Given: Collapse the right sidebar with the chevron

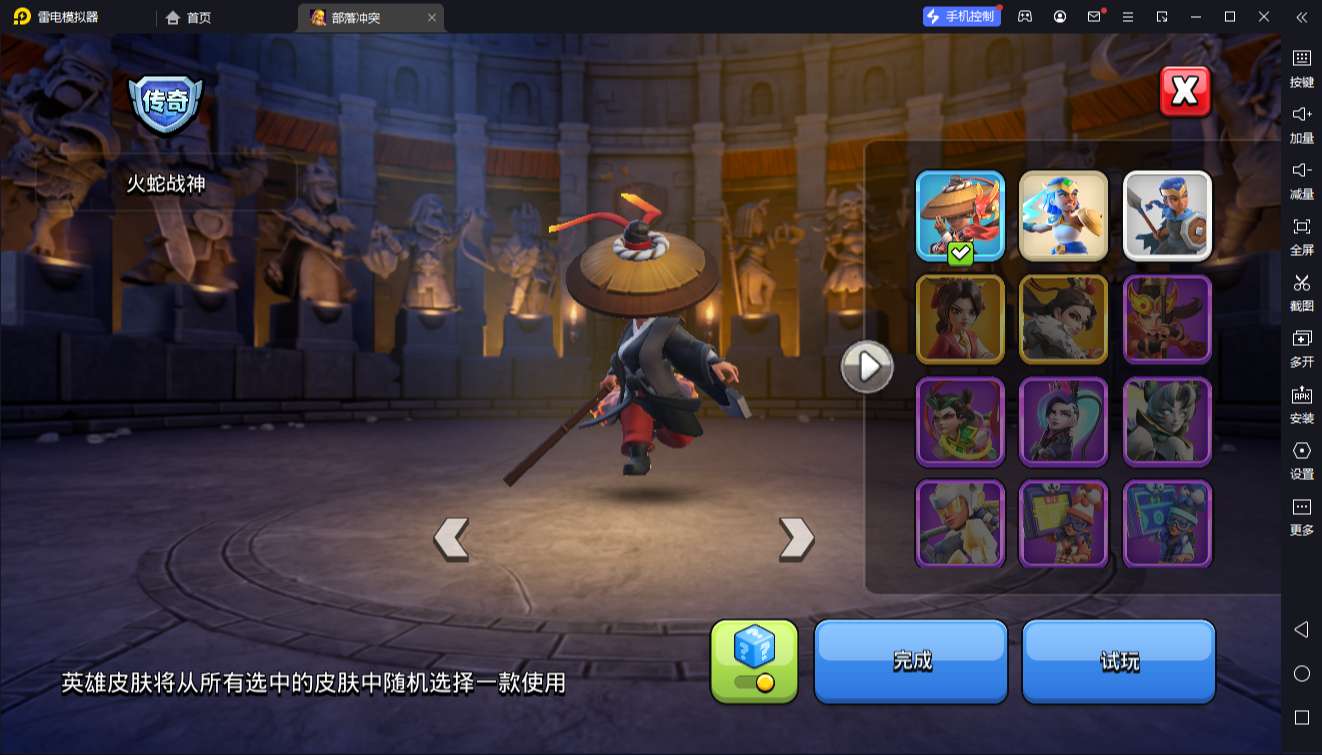Looking at the screenshot, I should pyautogui.click(x=1301, y=17).
